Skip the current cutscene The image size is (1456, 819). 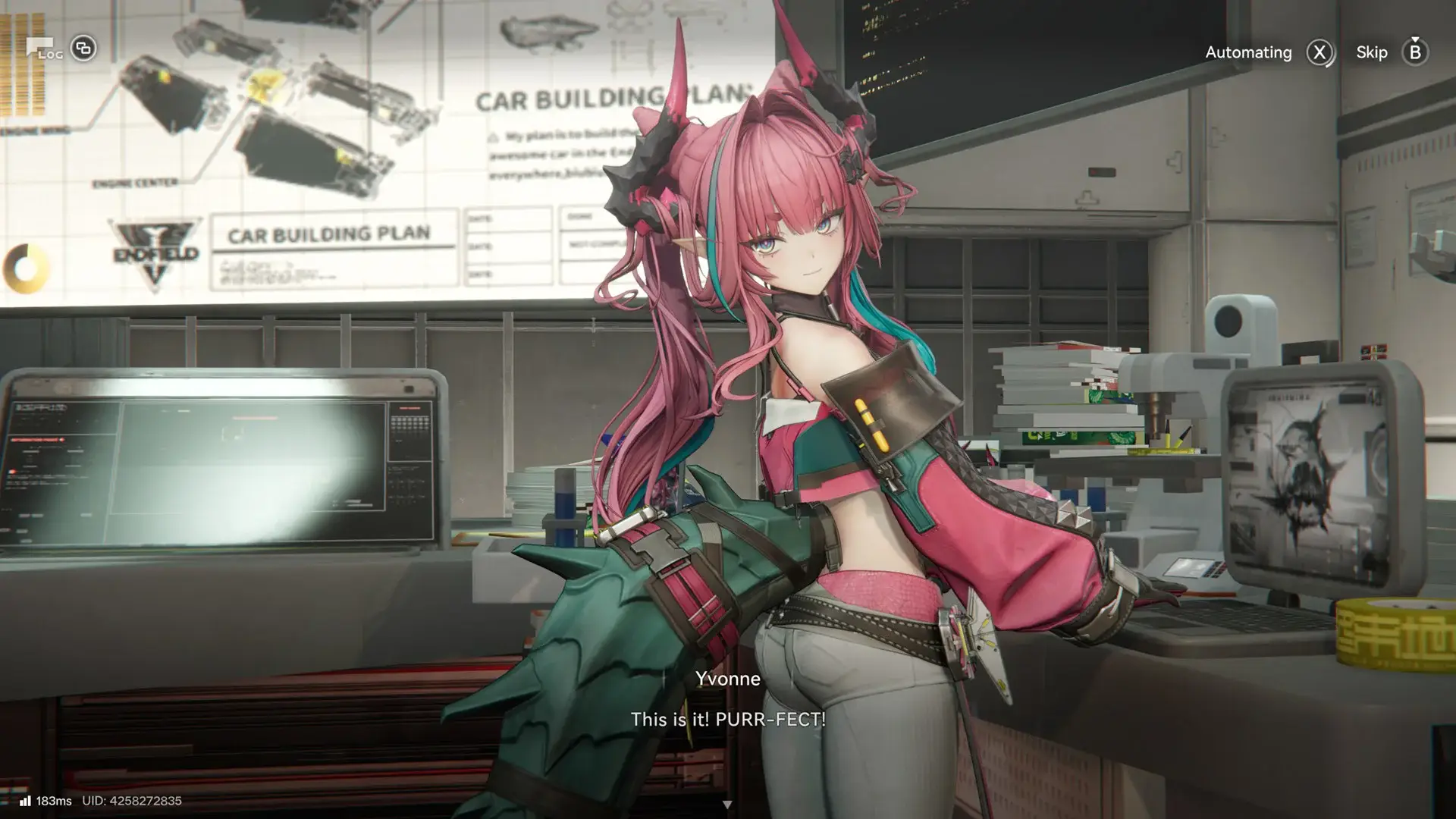[1371, 52]
